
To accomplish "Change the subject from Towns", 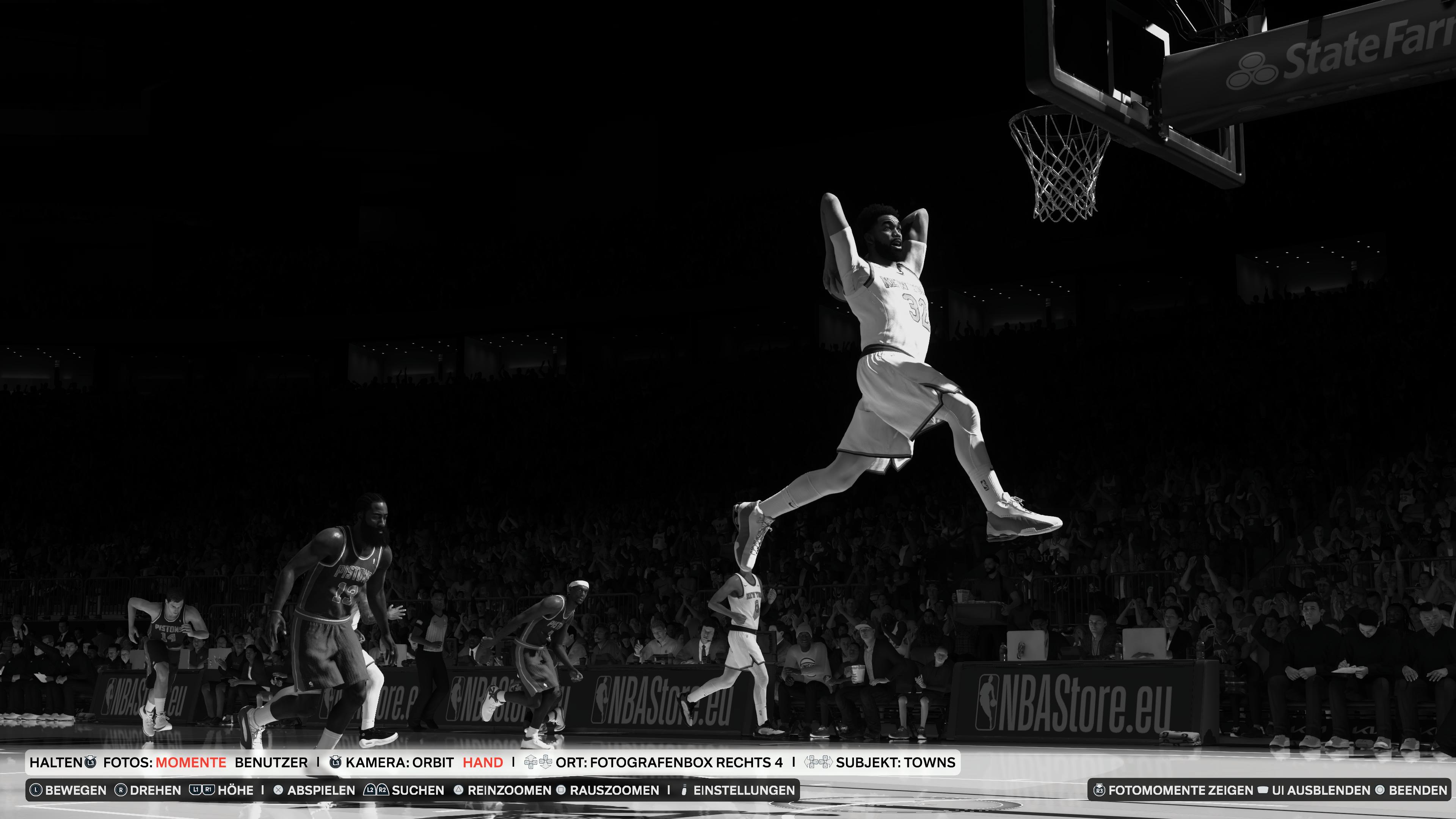I will (x=895, y=763).
